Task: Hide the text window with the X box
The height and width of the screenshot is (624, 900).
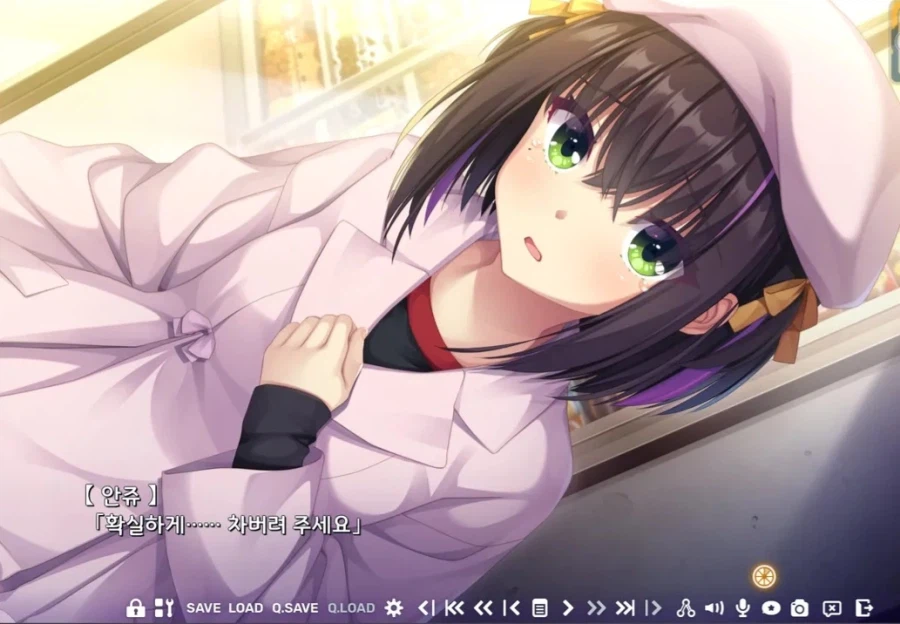Action: (x=832, y=608)
